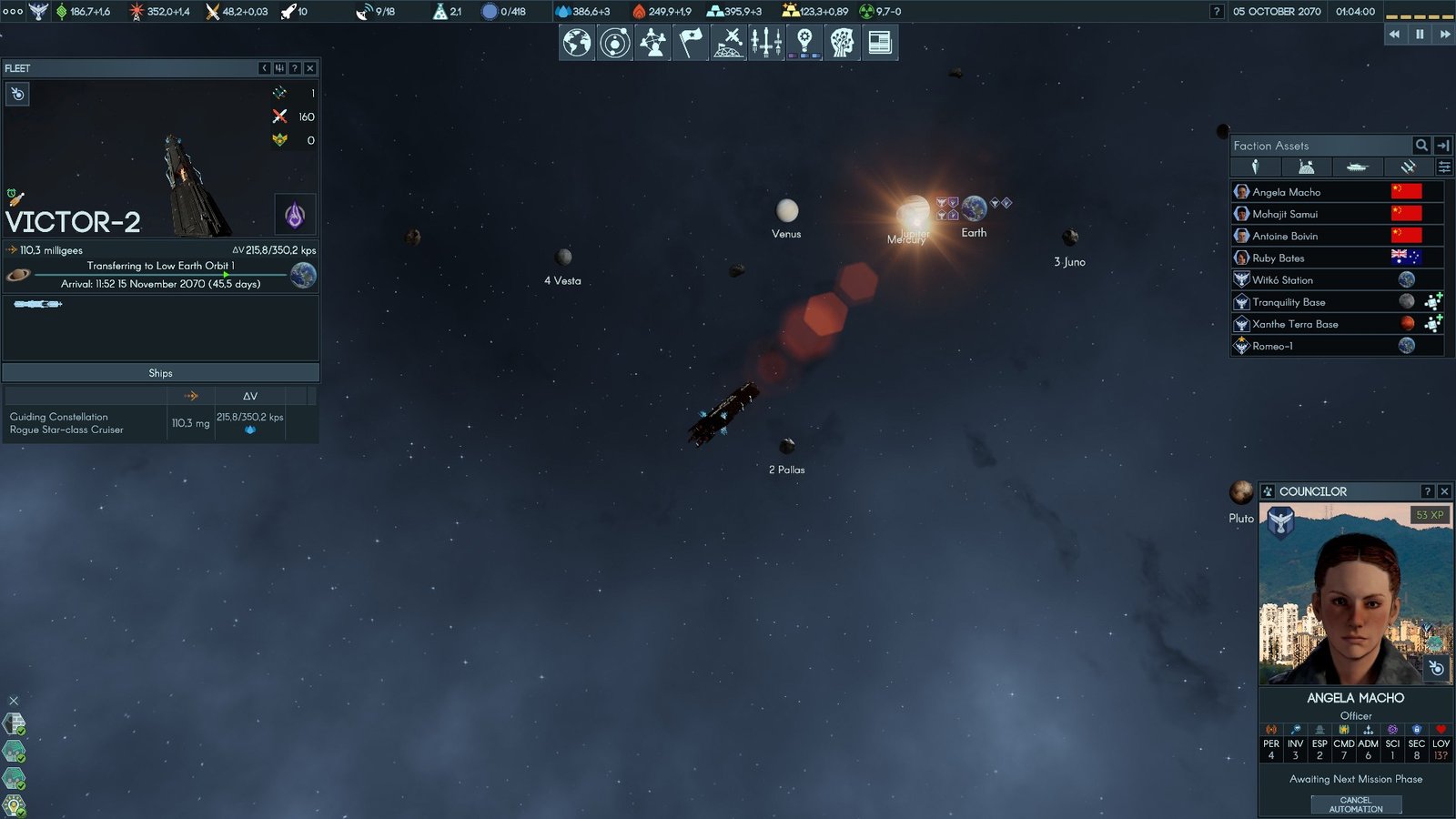Filter assets by army tank tab
Viewport: 1456px width, 819px height.
[1357, 167]
